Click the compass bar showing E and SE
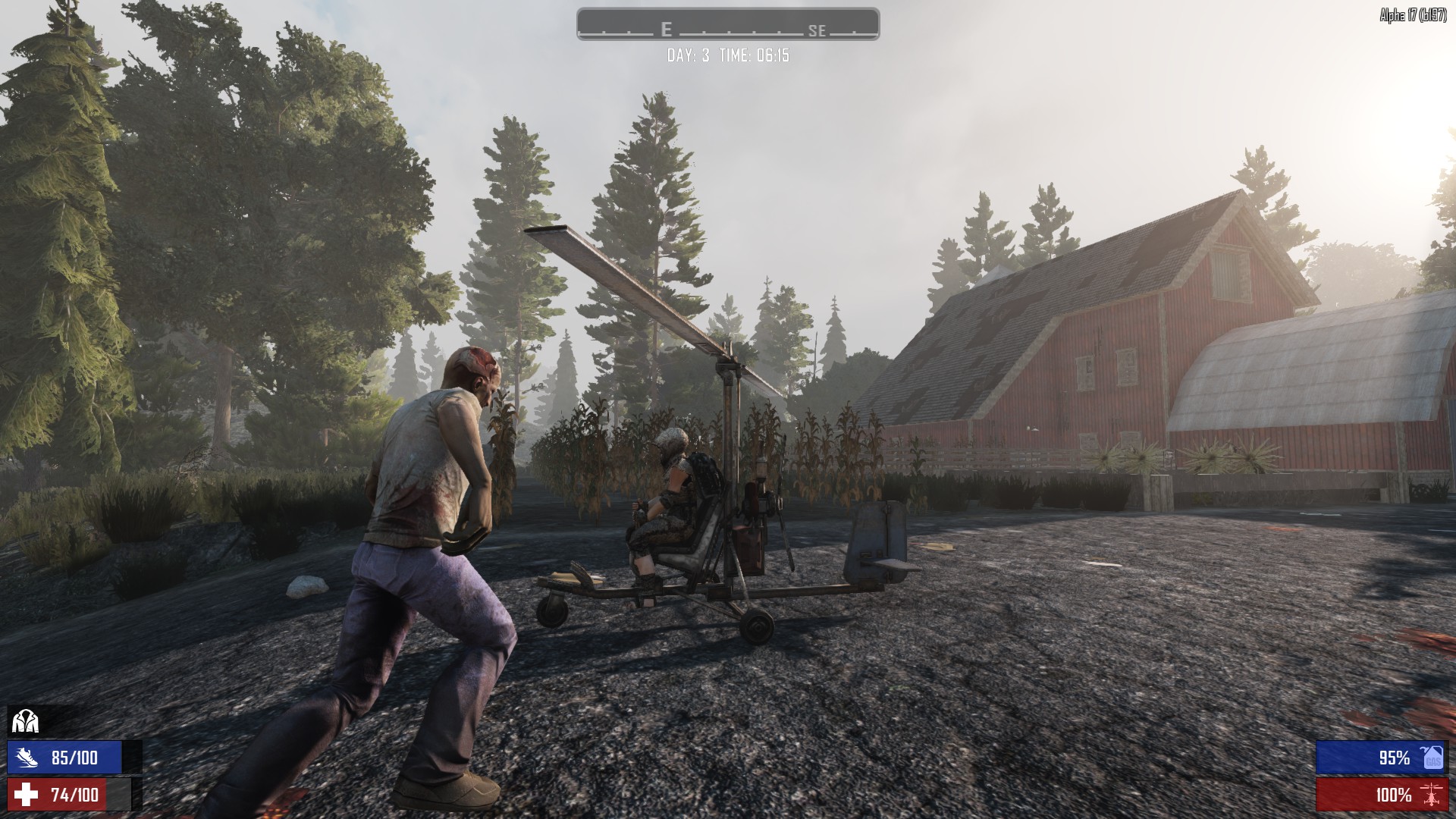Viewport: 1456px width, 819px height. [x=727, y=24]
